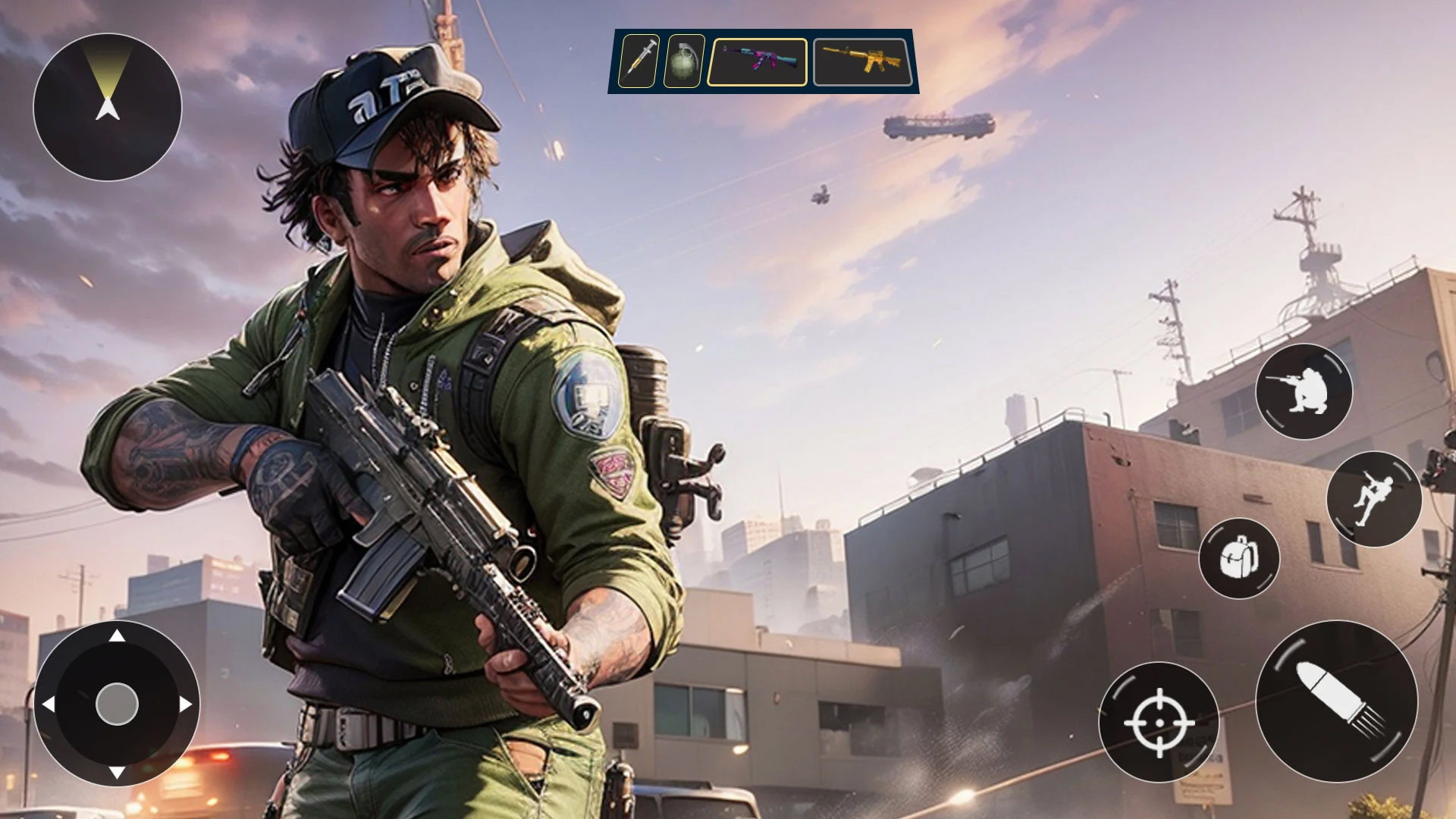This screenshot has height=819, width=1456.
Task: Select the syringe item slot
Action: 639,61
